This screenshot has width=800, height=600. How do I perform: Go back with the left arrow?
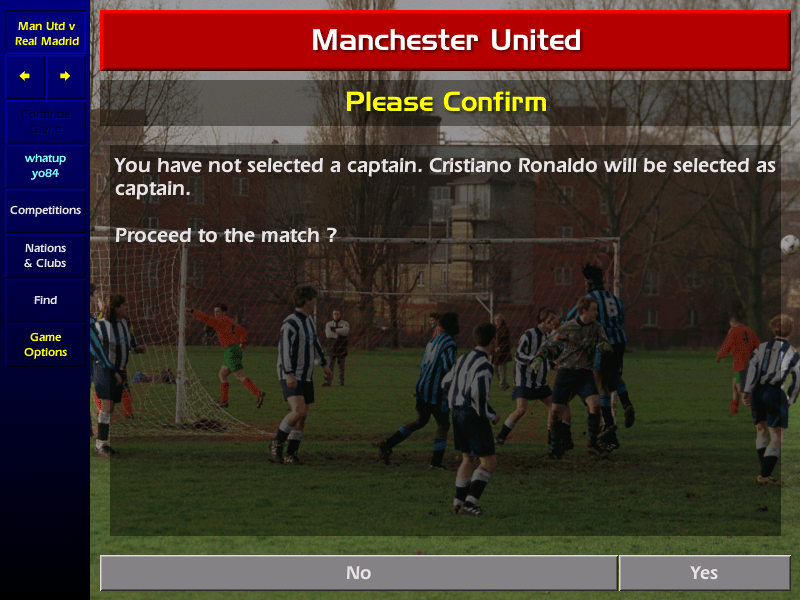pyautogui.click(x=25, y=76)
